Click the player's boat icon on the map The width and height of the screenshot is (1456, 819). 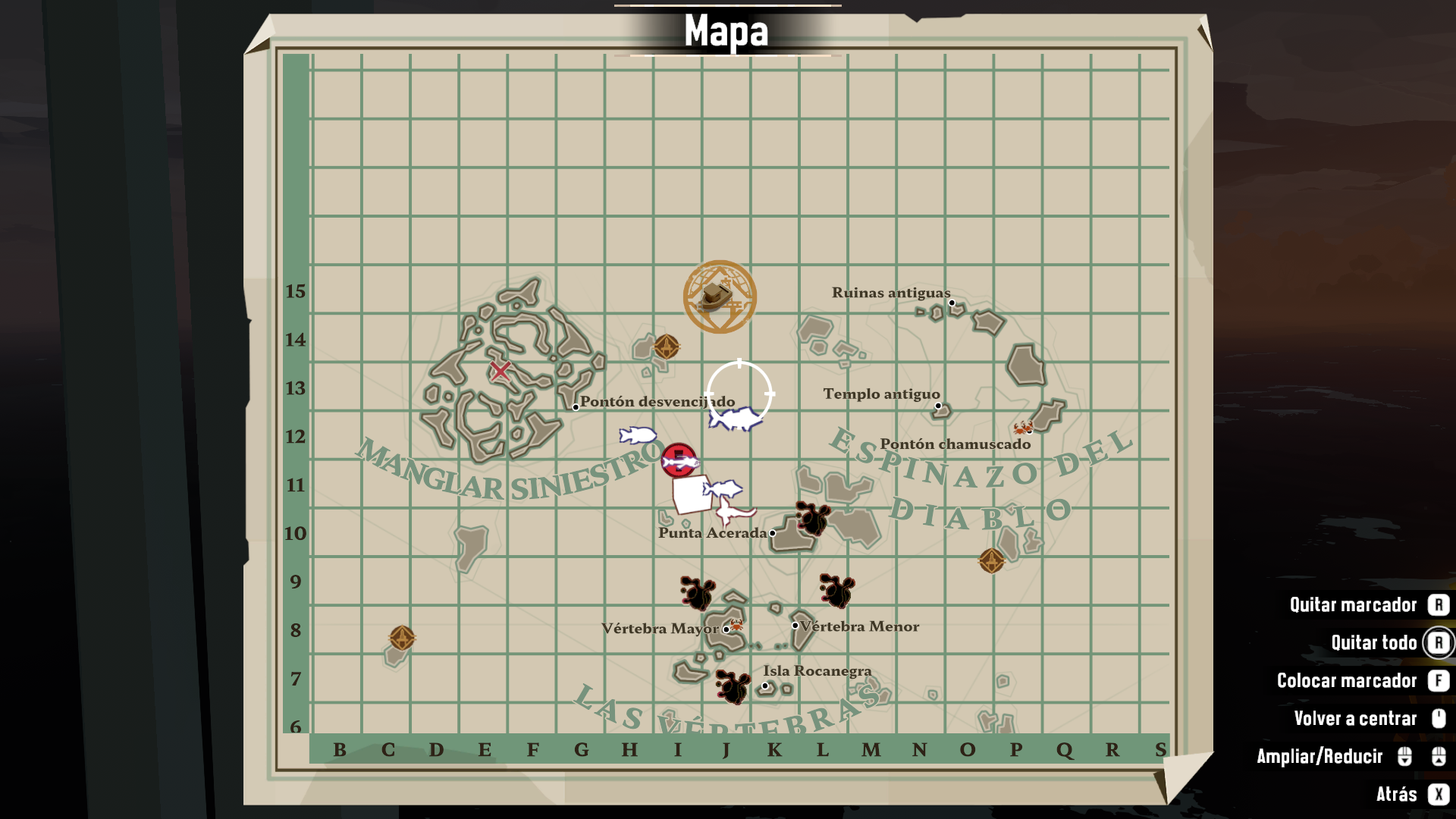tap(718, 297)
